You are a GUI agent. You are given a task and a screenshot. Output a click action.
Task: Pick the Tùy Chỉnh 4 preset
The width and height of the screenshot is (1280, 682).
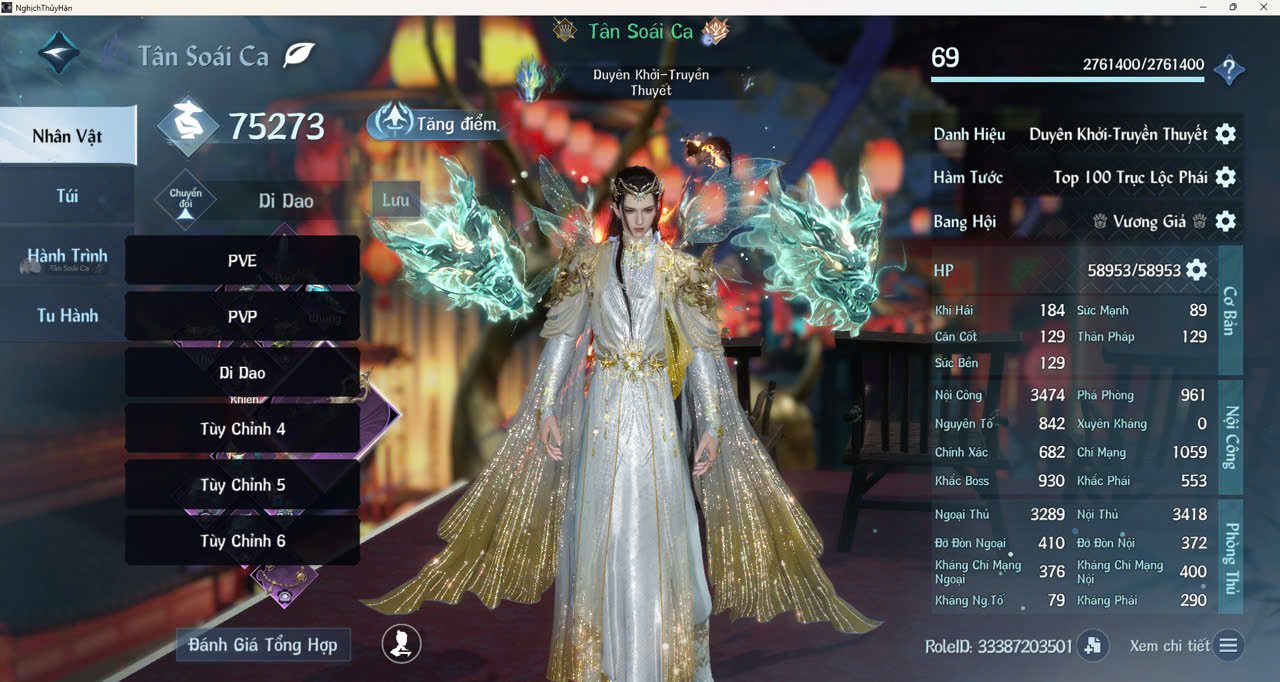pos(242,429)
